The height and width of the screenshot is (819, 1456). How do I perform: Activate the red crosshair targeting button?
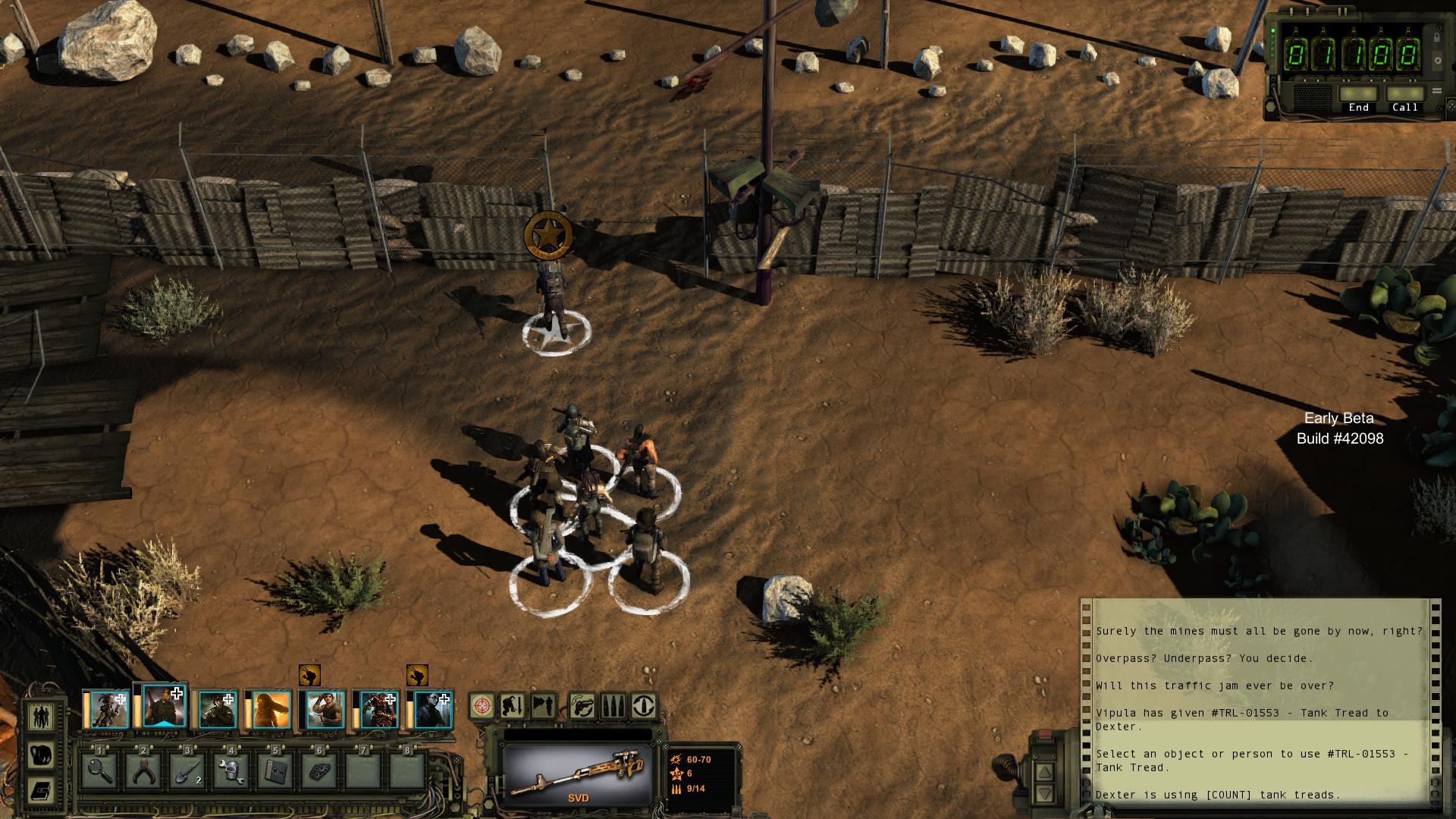pos(482,706)
